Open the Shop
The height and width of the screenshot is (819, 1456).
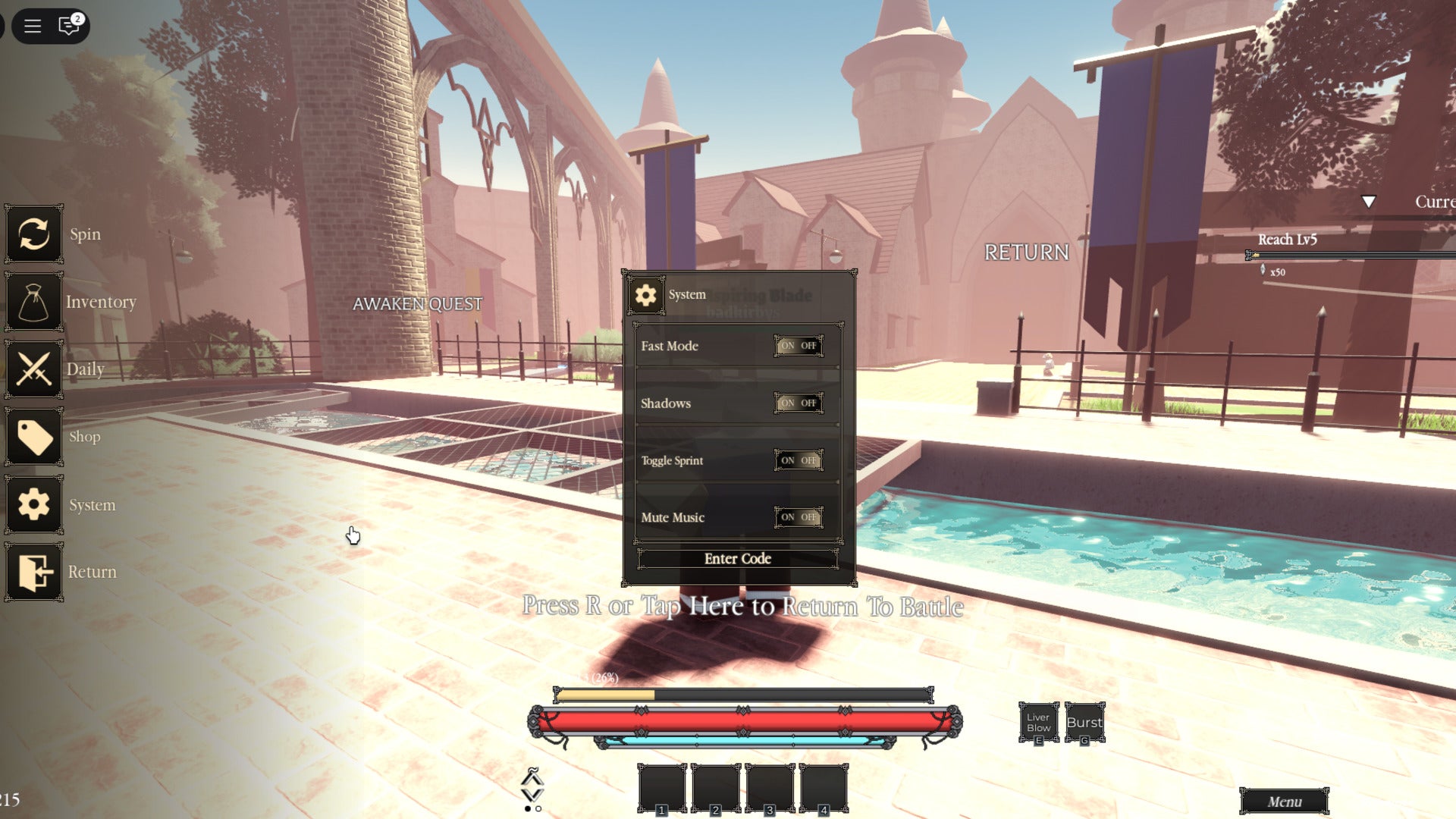pos(34,437)
